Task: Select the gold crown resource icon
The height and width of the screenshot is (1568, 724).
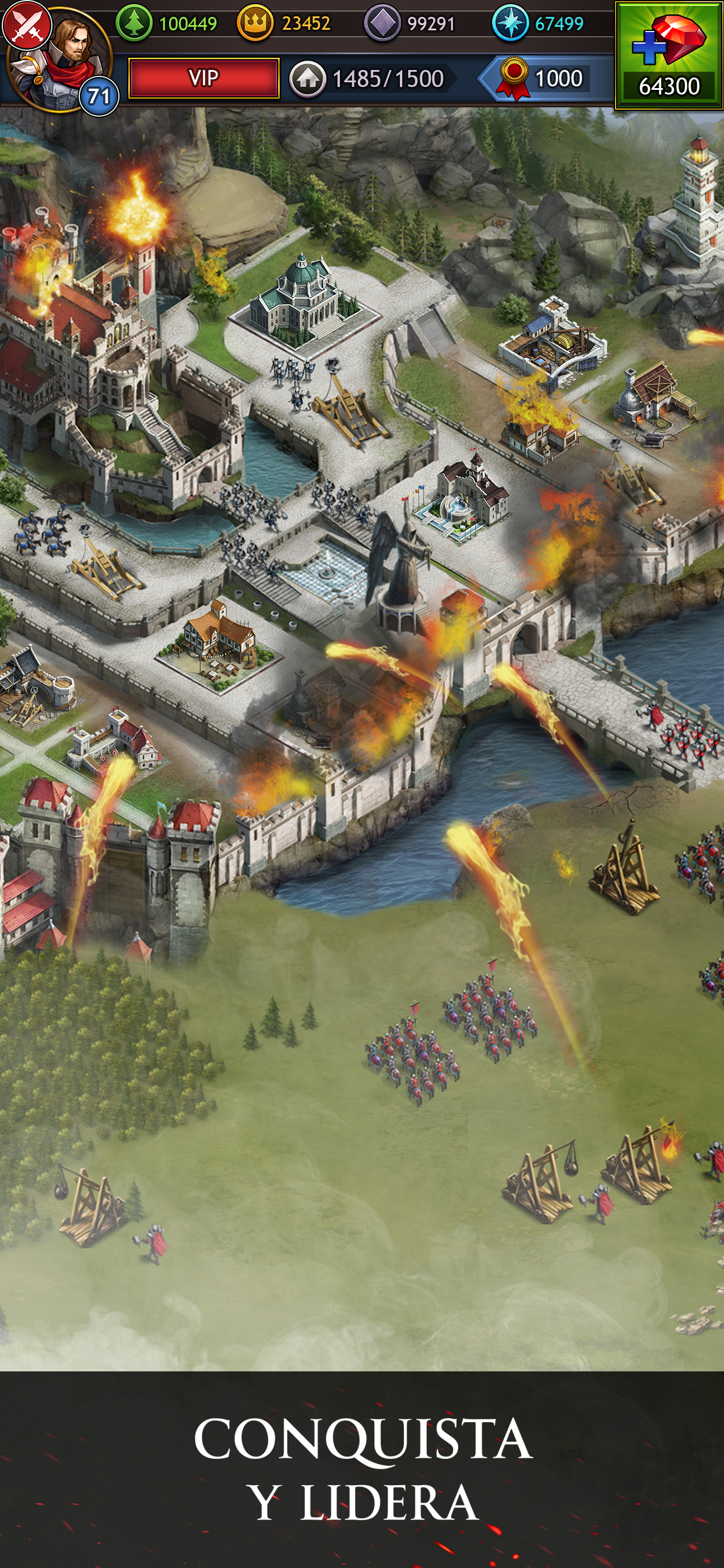Action: (x=254, y=24)
